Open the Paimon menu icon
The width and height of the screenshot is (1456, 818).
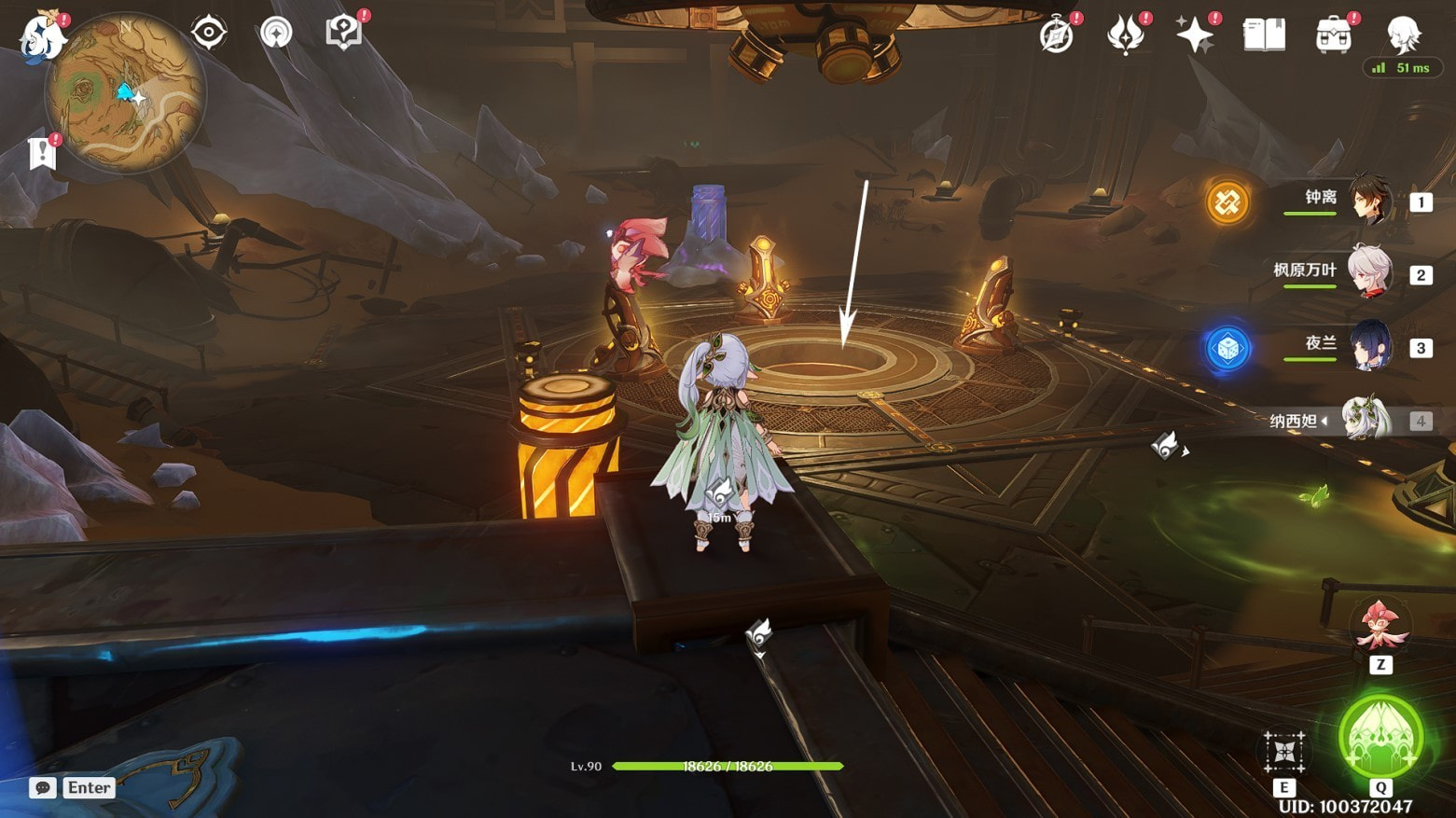(x=43, y=37)
